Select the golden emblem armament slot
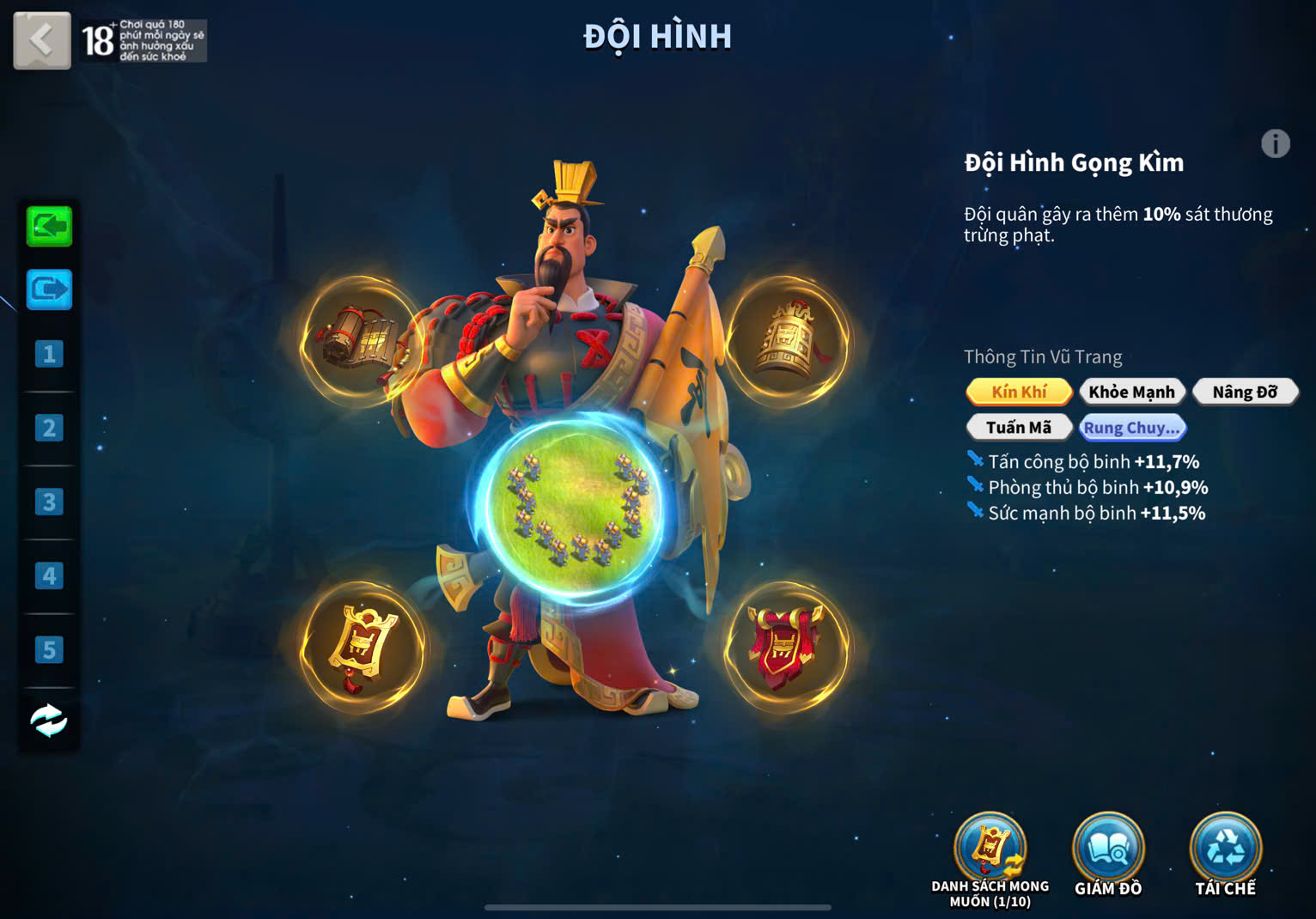This screenshot has width=1316, height=919. tap(363, 648)
